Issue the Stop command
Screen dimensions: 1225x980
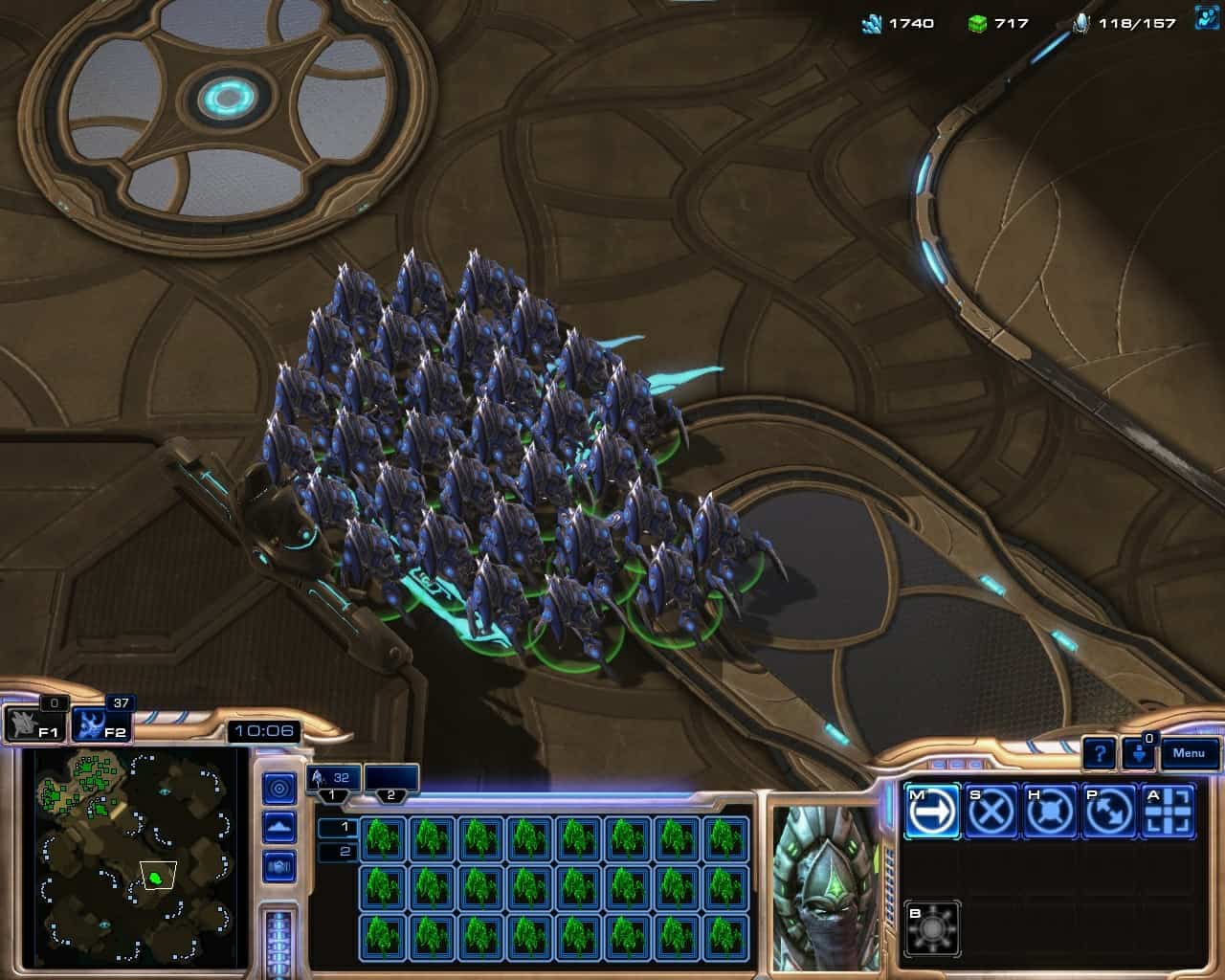(x=991, y=812)
